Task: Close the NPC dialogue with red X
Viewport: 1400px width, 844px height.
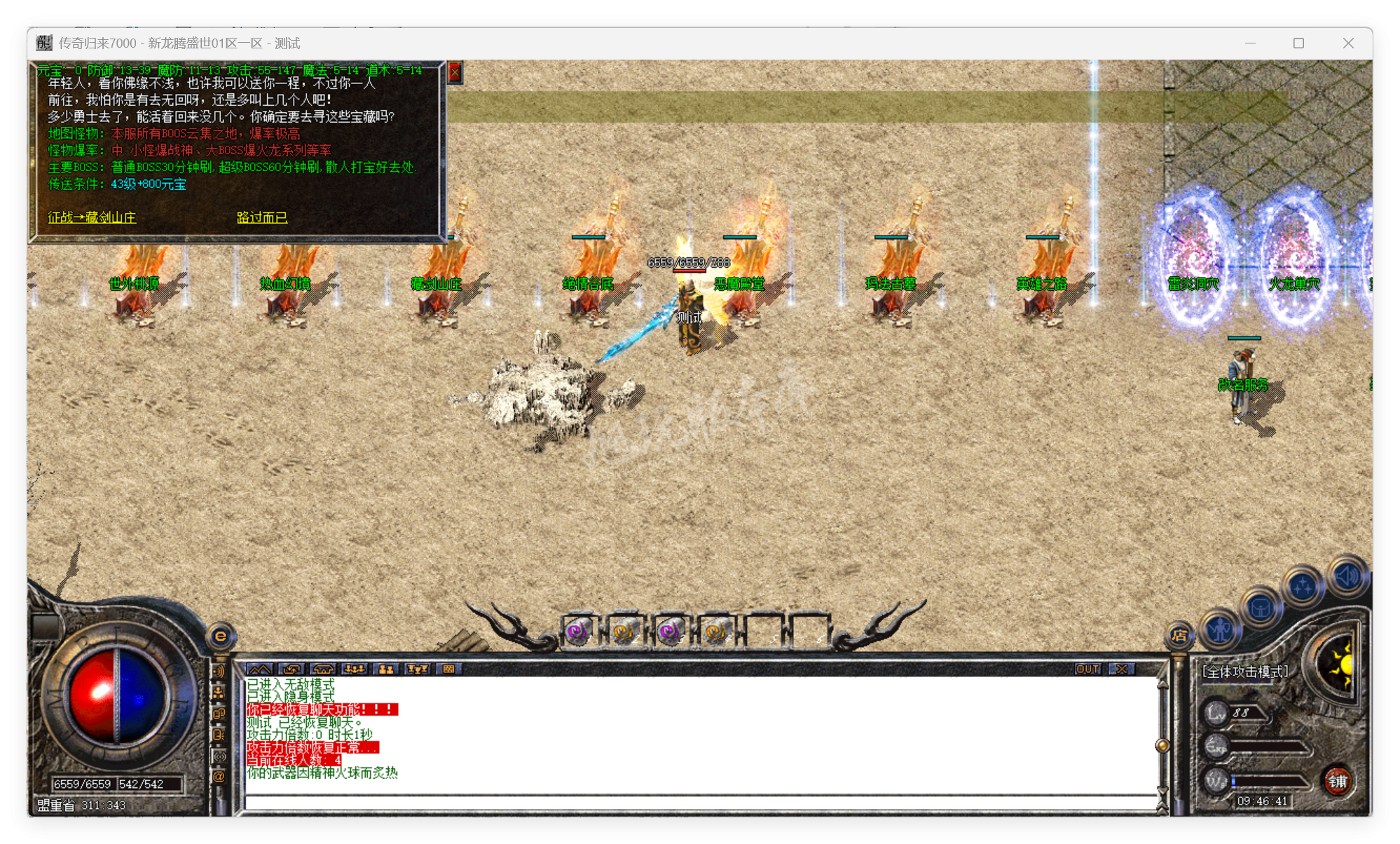Action: pyautogui.click(x=455, y=72)
